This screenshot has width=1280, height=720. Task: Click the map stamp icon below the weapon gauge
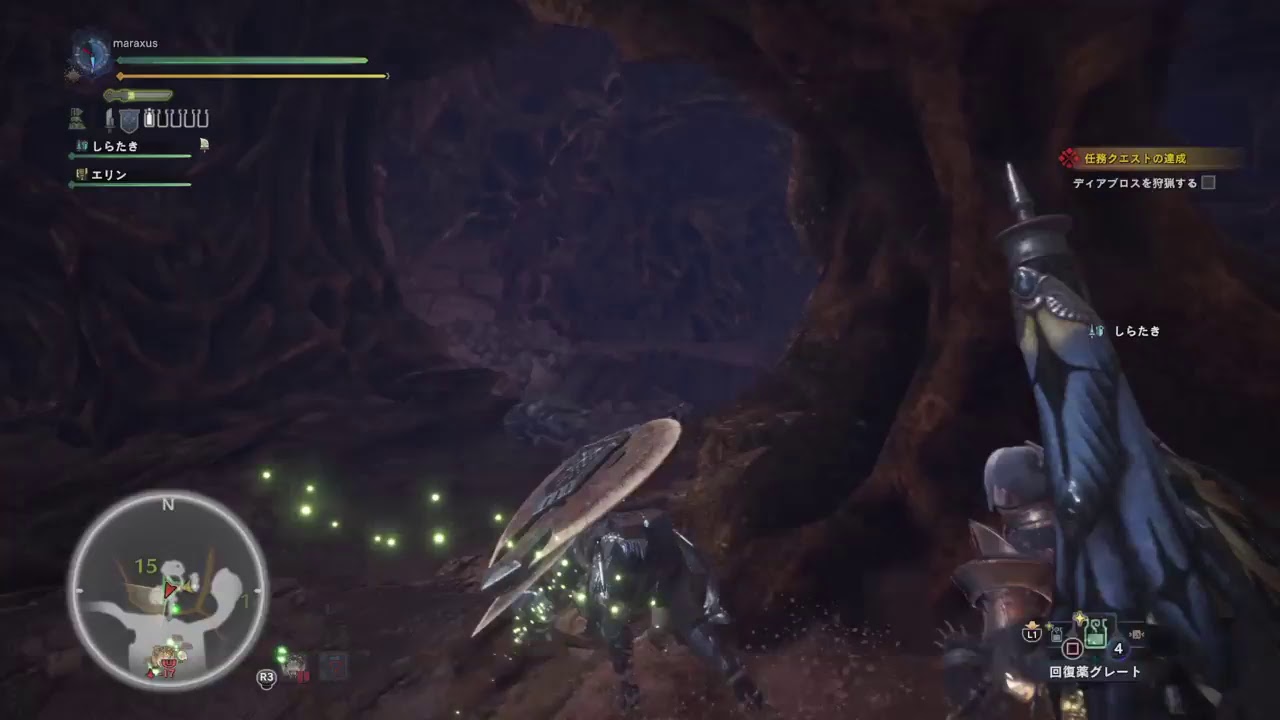pos(77,117)
